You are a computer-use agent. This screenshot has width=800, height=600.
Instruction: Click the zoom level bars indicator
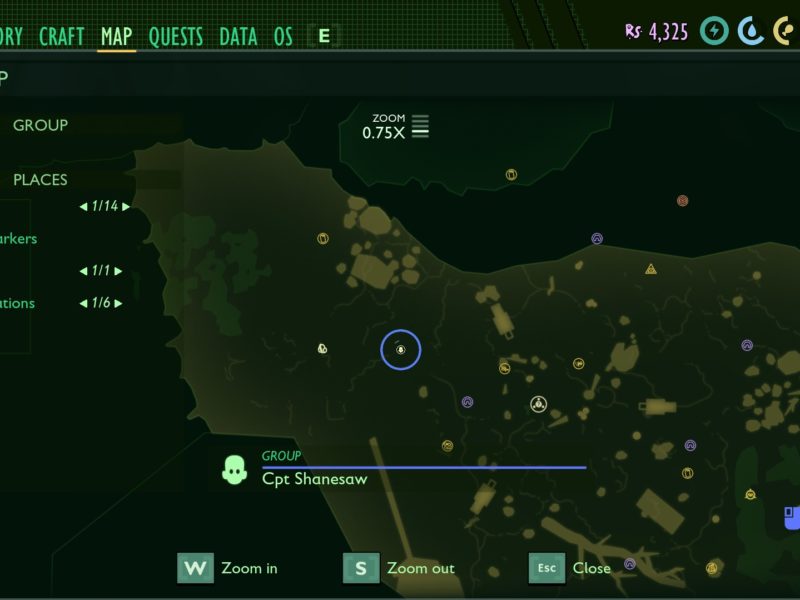click(420, 126)
